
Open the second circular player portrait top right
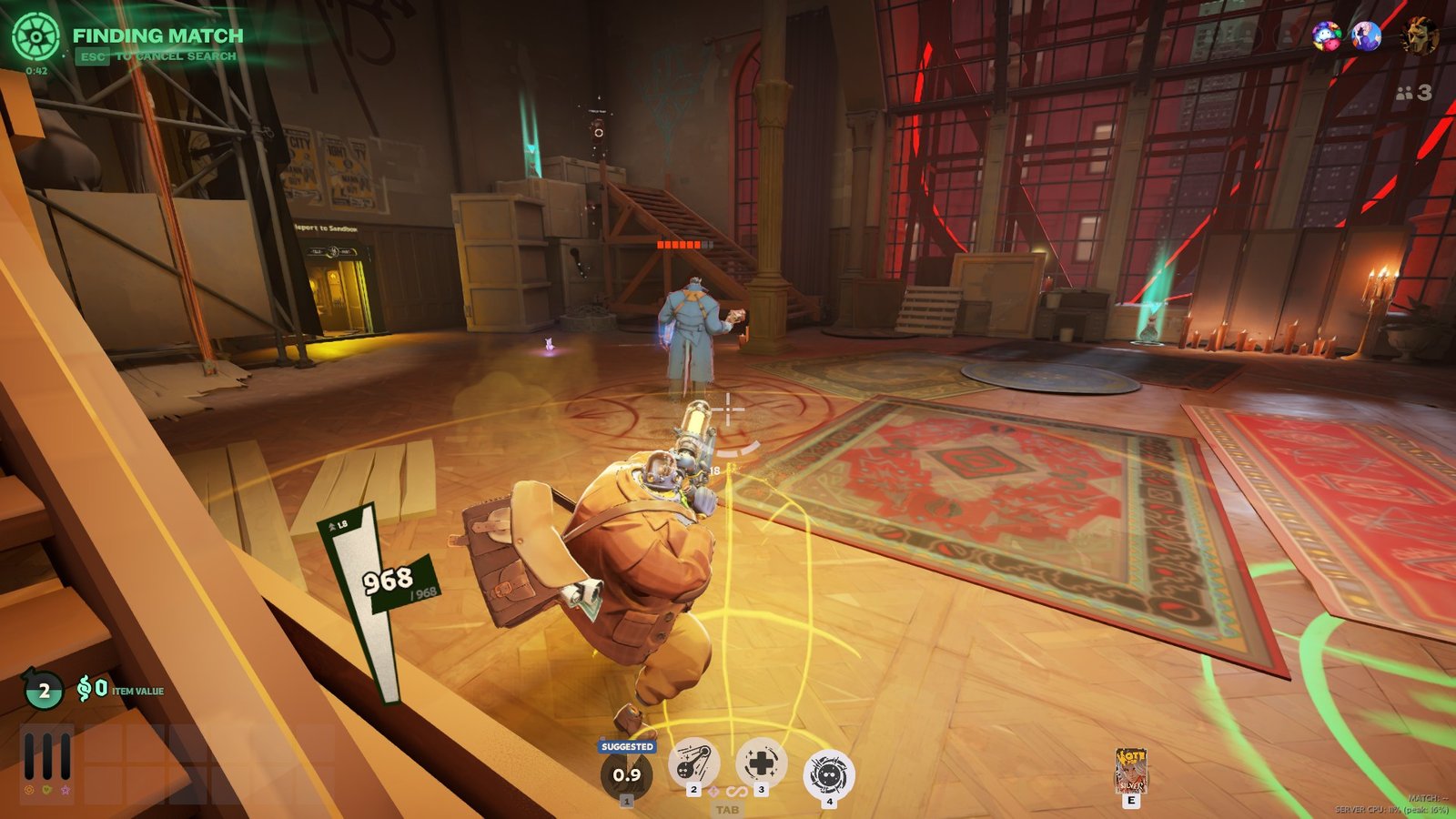pos(1366,36)
